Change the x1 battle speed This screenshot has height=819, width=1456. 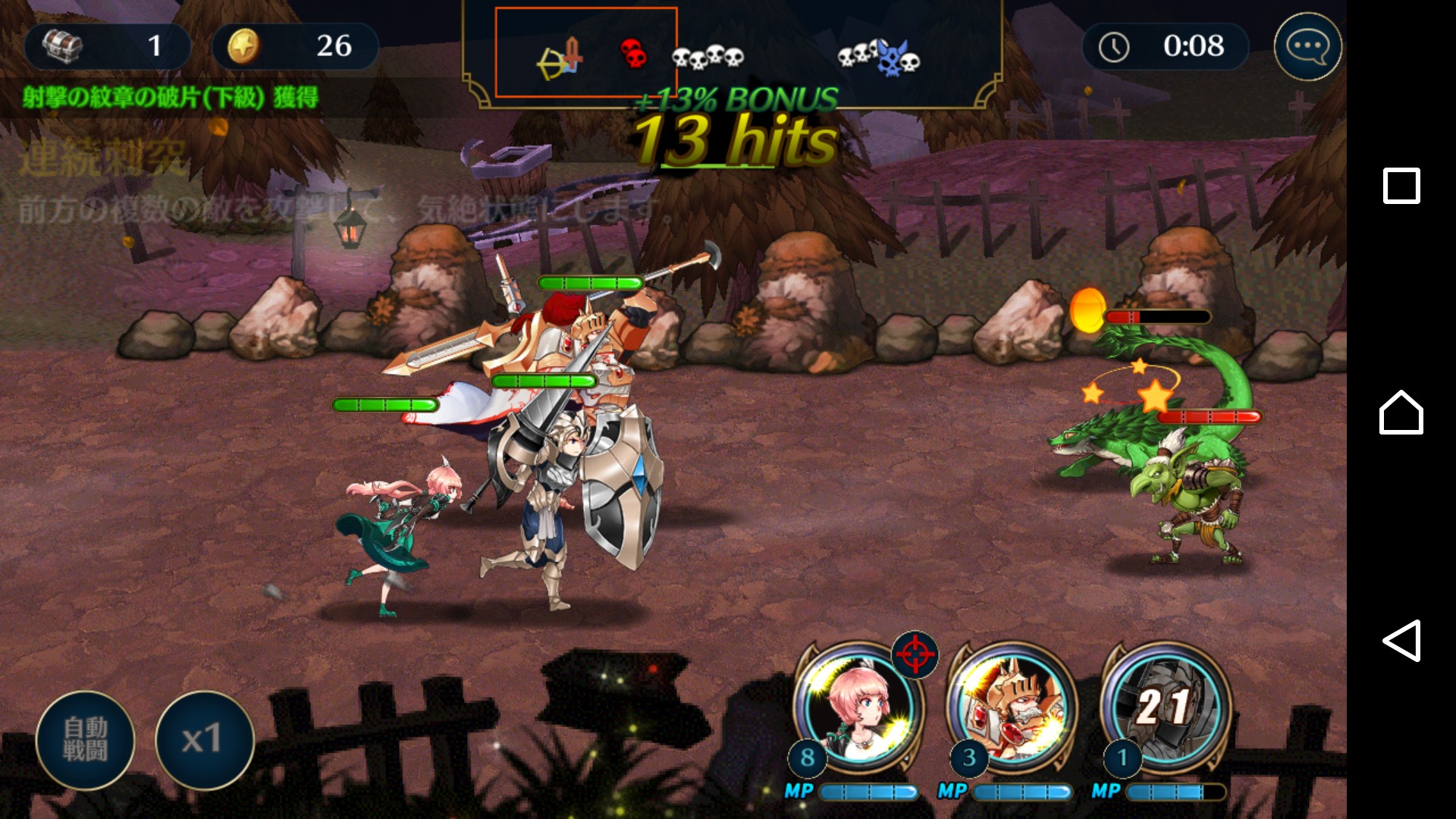[203, 739]
